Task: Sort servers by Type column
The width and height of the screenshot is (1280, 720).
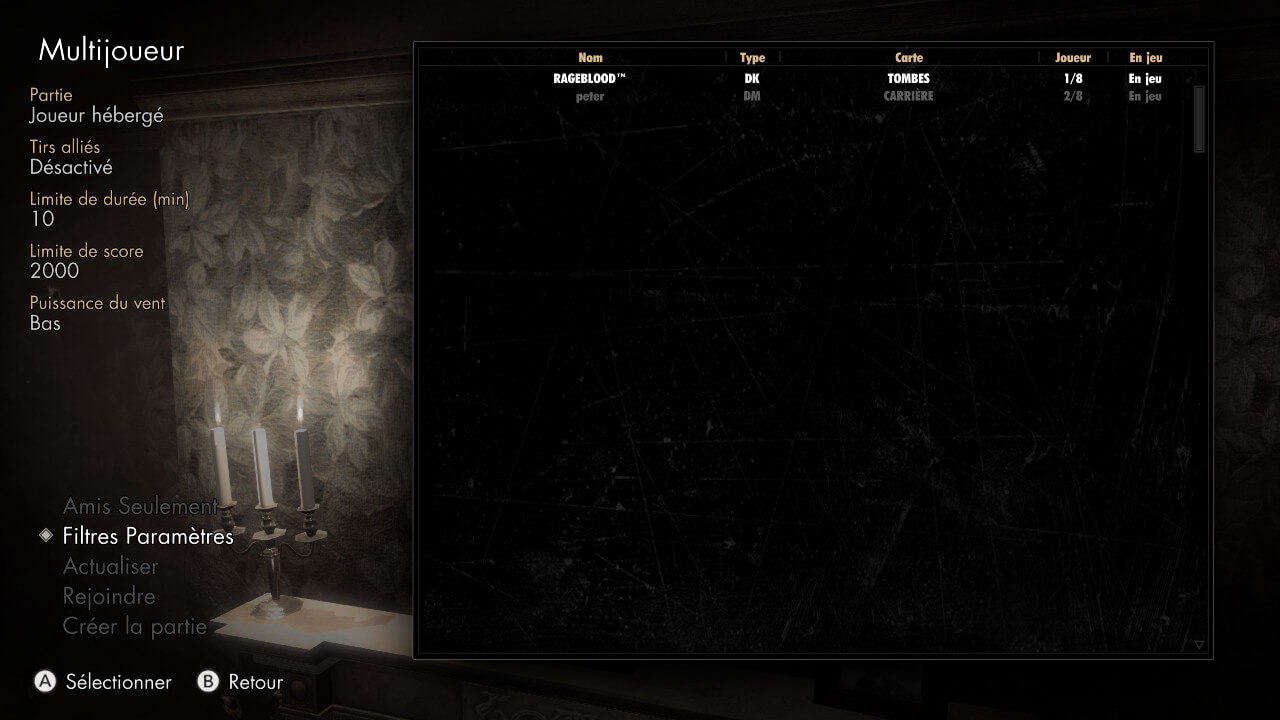Action: click(x=752, y=58)
